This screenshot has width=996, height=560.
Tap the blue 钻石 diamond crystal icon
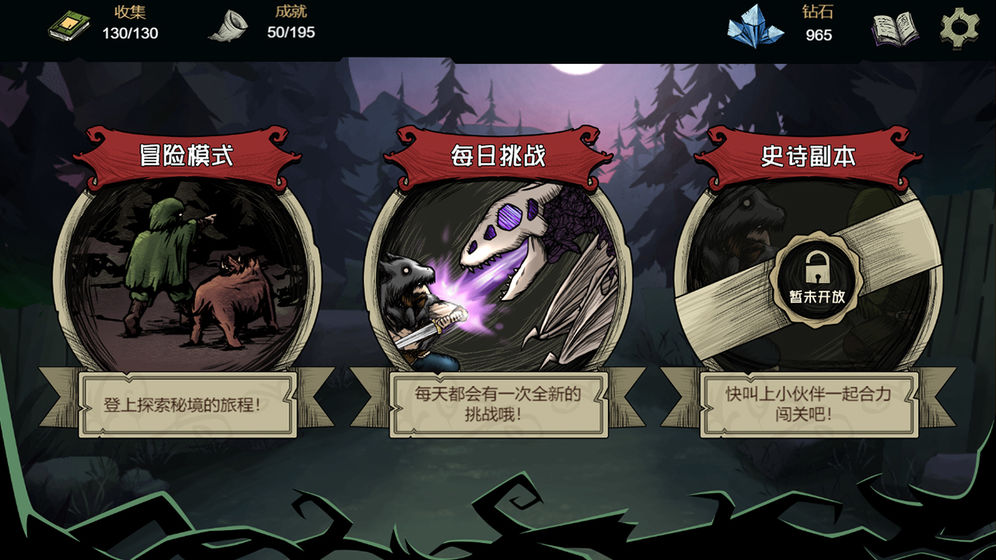click(x=755, y=27)
